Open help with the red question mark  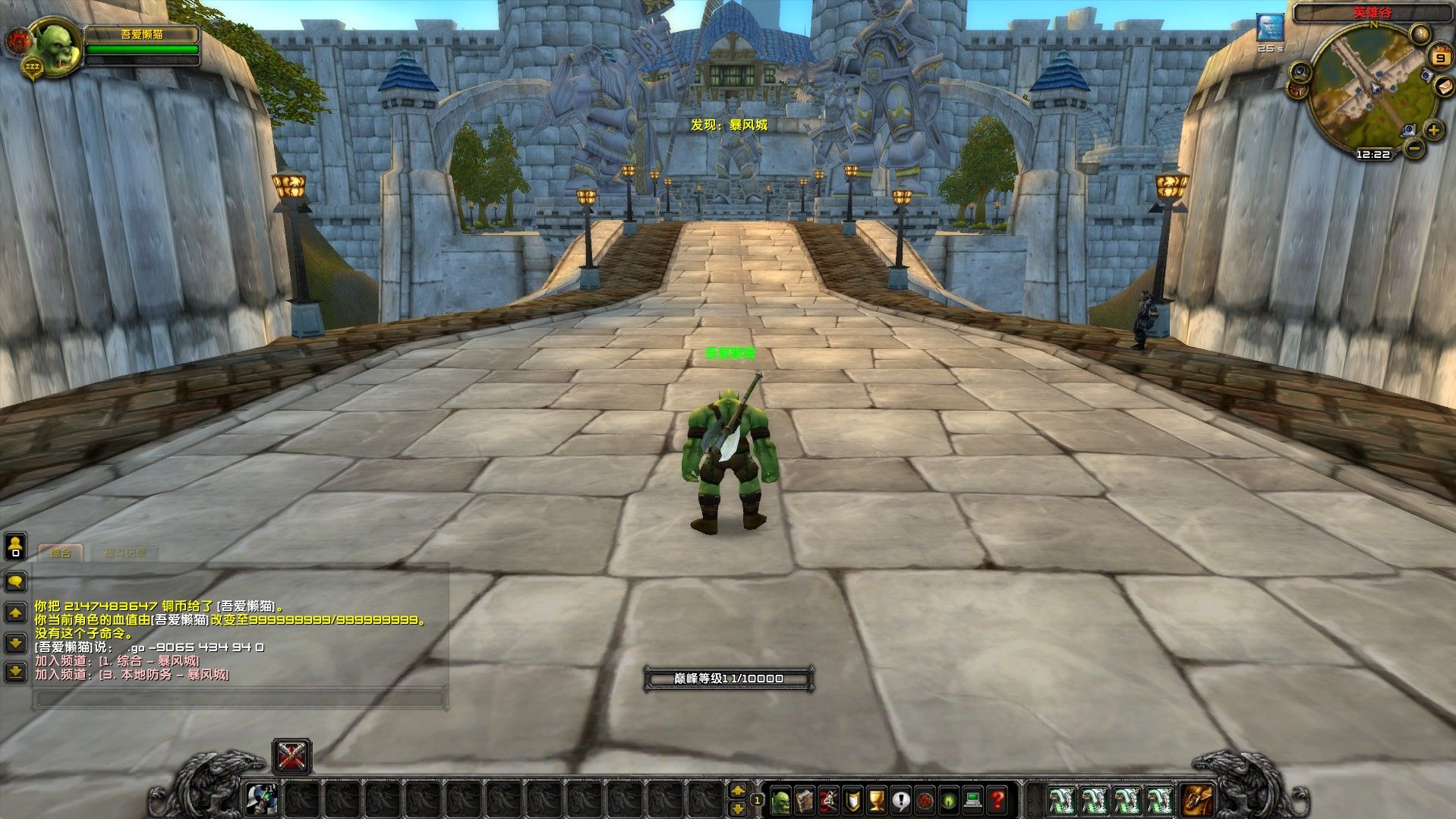click(x=997, y=799)
